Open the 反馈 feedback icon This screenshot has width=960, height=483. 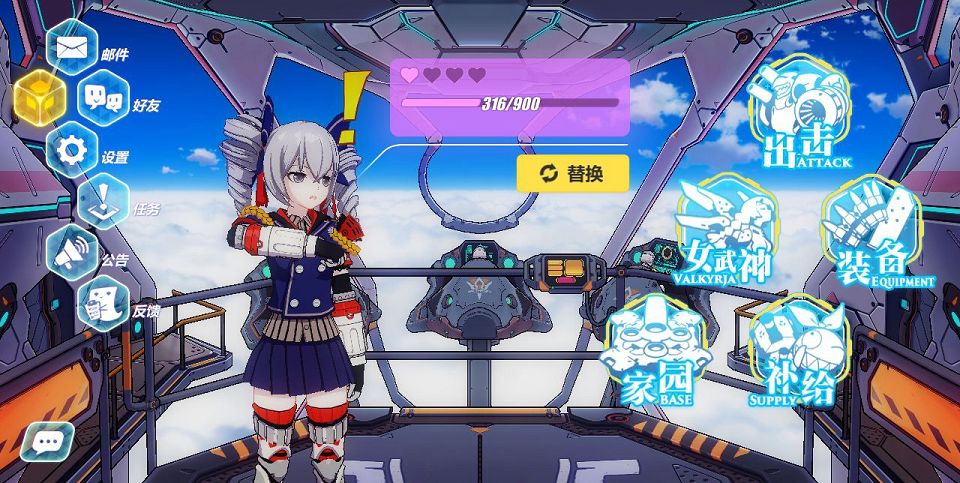[x=103, y=304]
